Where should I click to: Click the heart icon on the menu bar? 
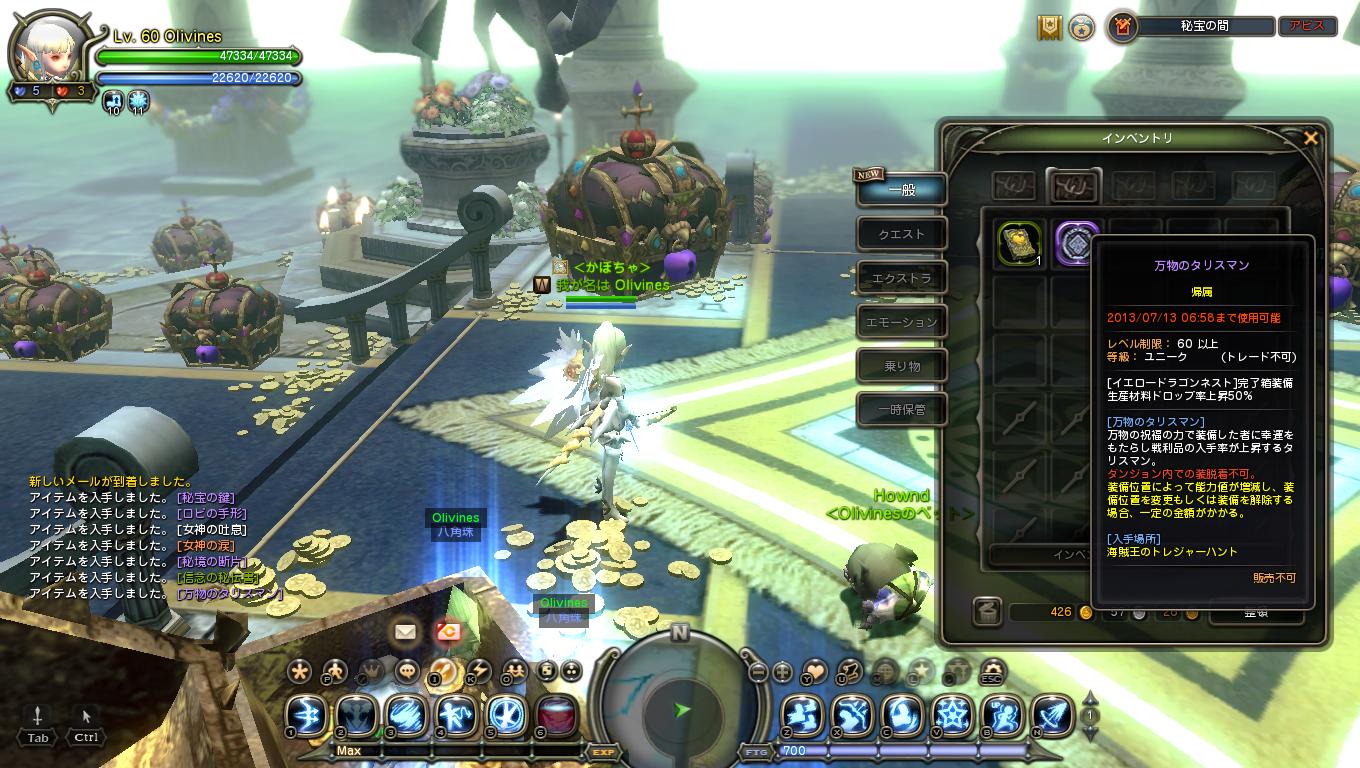[x=816, y=671]
